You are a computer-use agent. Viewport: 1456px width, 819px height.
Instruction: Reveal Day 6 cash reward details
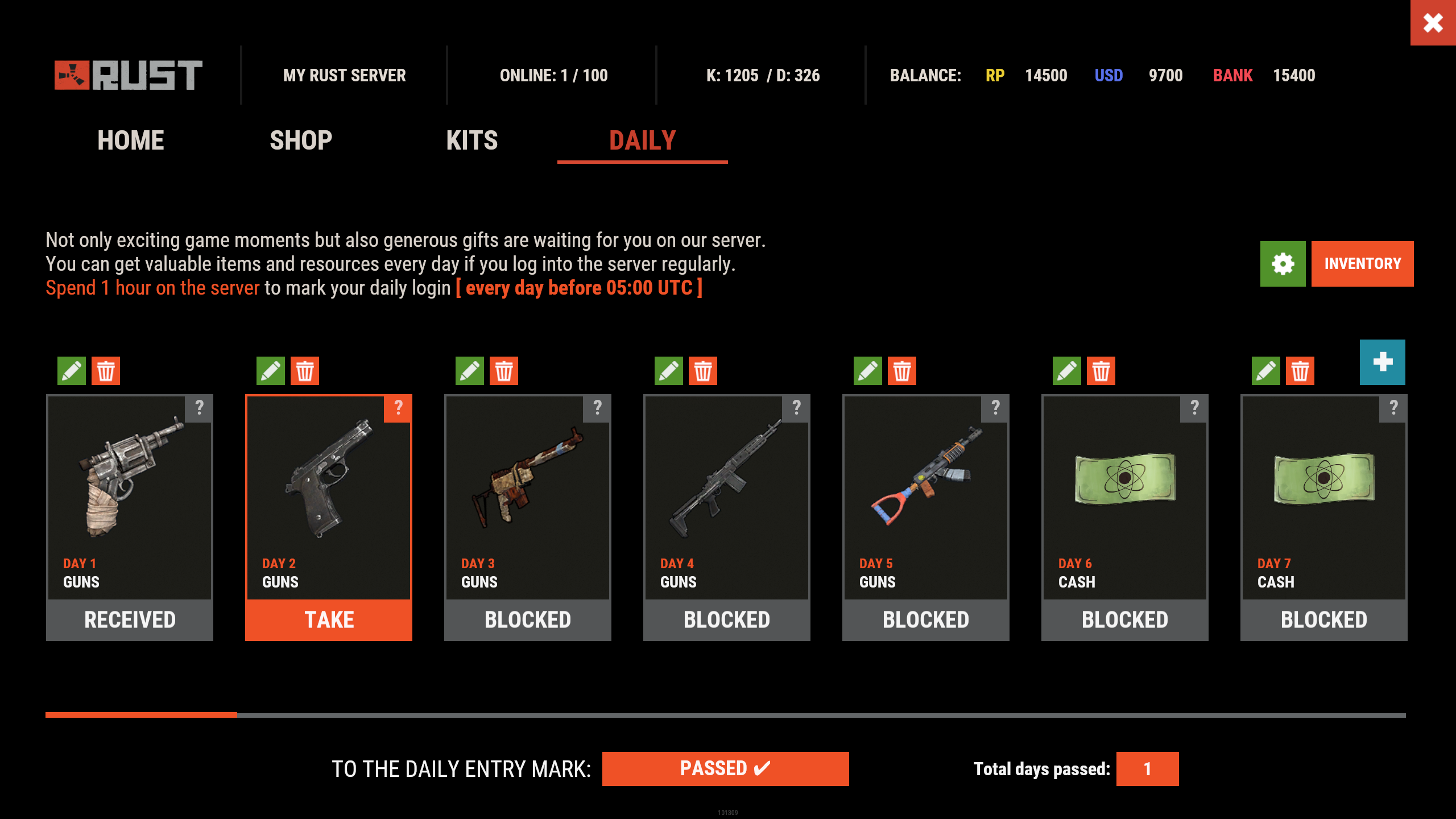coord(1195,407)
